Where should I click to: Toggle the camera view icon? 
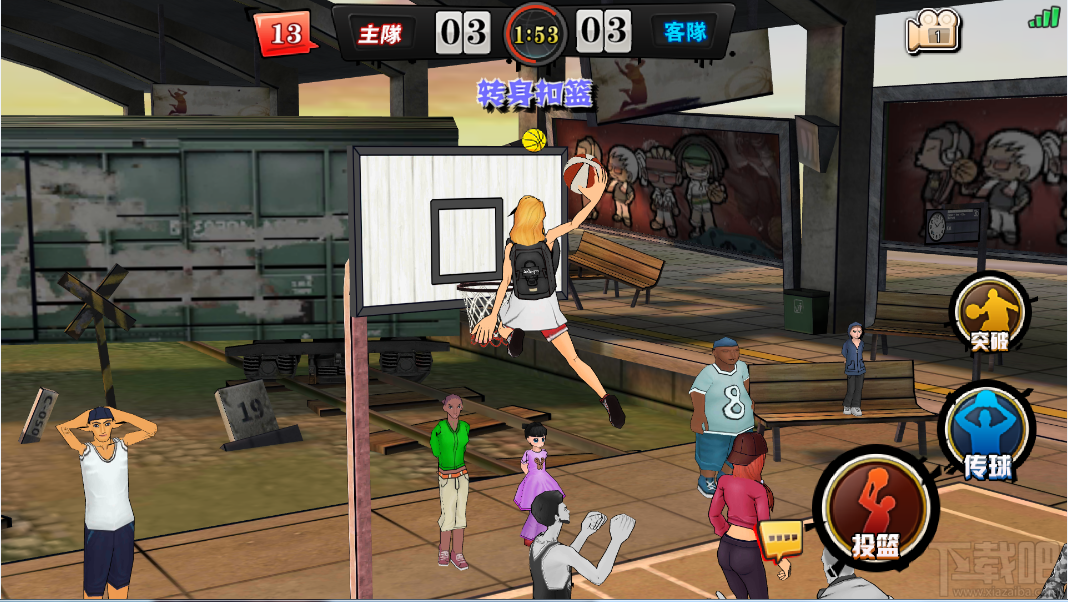[932, 33]
